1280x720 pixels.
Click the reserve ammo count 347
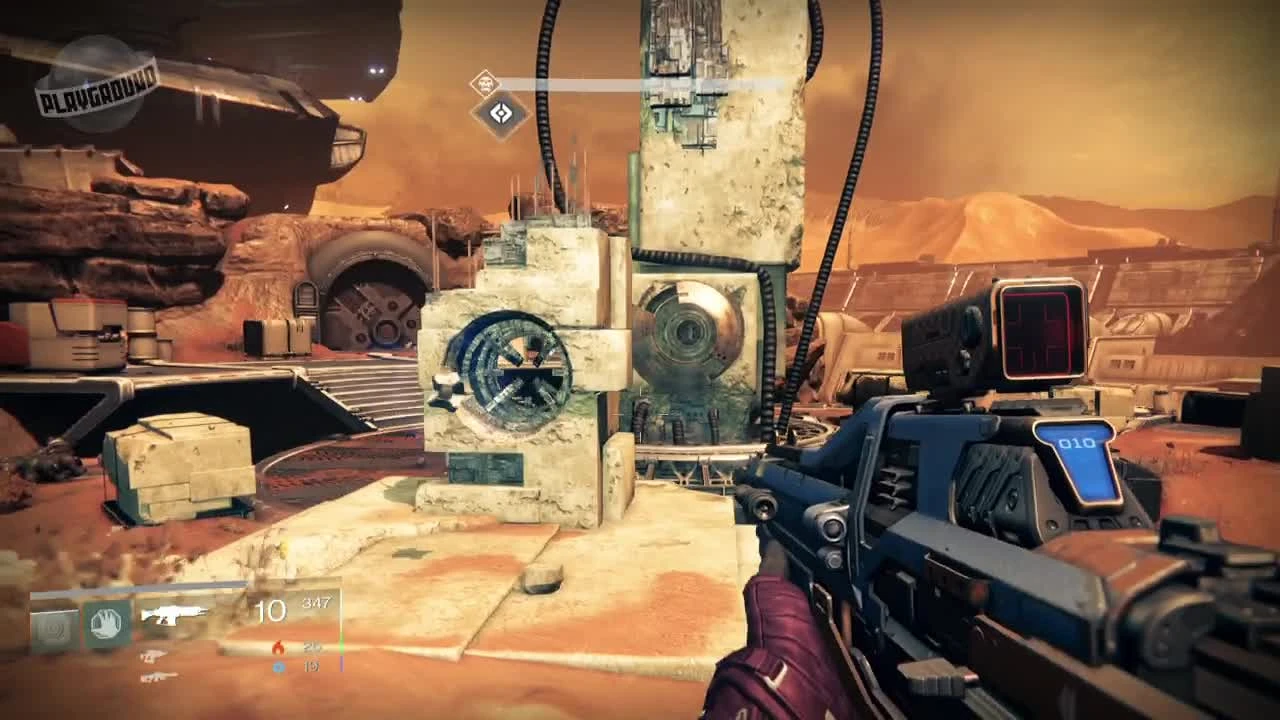click(317, 600)
